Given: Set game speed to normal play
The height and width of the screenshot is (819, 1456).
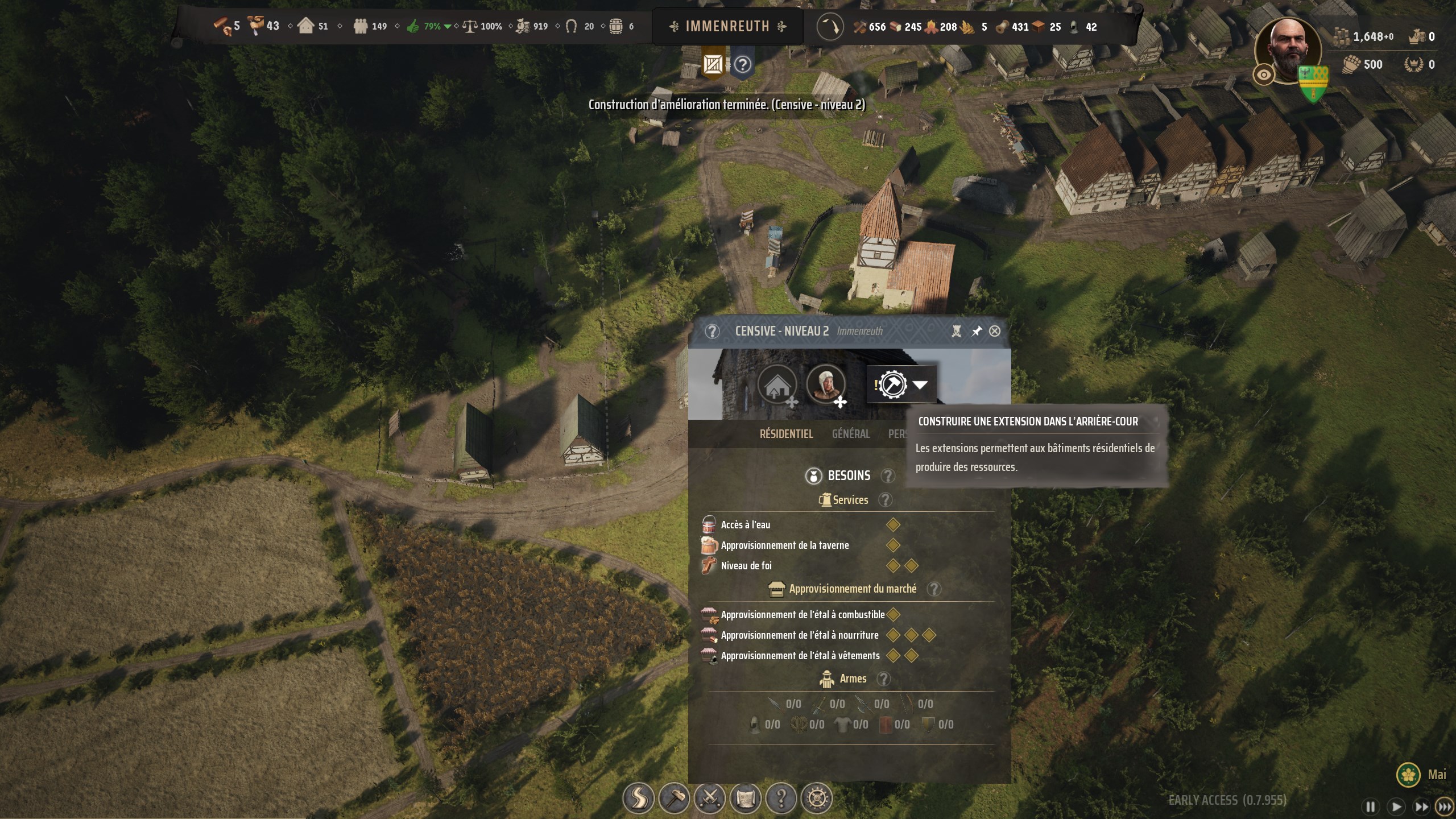Looking at the screenshot, I should tap(1396, 807).
